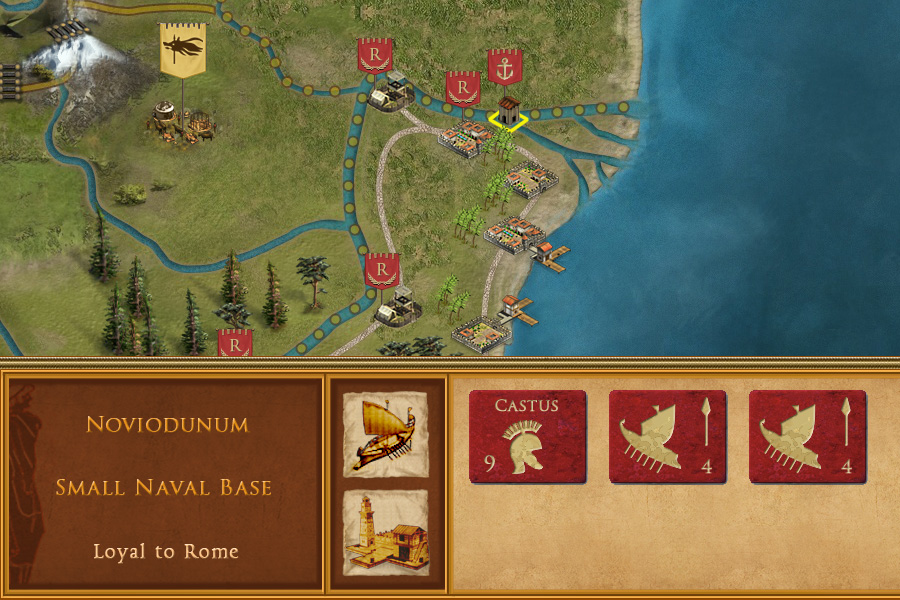Viewport: 900px width, 600px height.
Task: Open the lighthouse harbor building icon
Action: coord(385,532)
